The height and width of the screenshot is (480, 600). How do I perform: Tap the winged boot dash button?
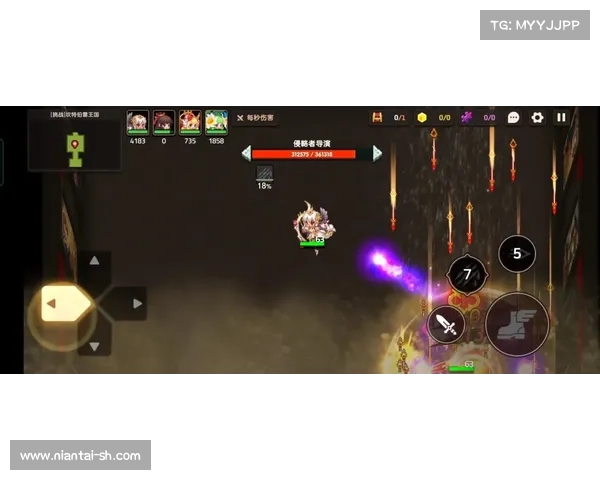tap(517, 324)
